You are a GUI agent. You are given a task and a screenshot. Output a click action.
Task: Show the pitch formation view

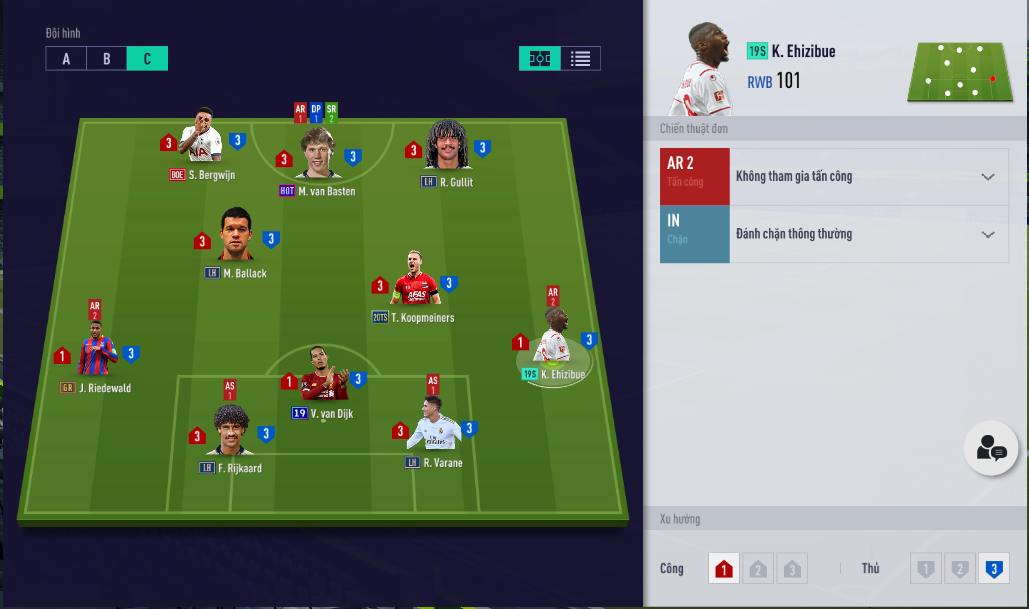point(540,59)
